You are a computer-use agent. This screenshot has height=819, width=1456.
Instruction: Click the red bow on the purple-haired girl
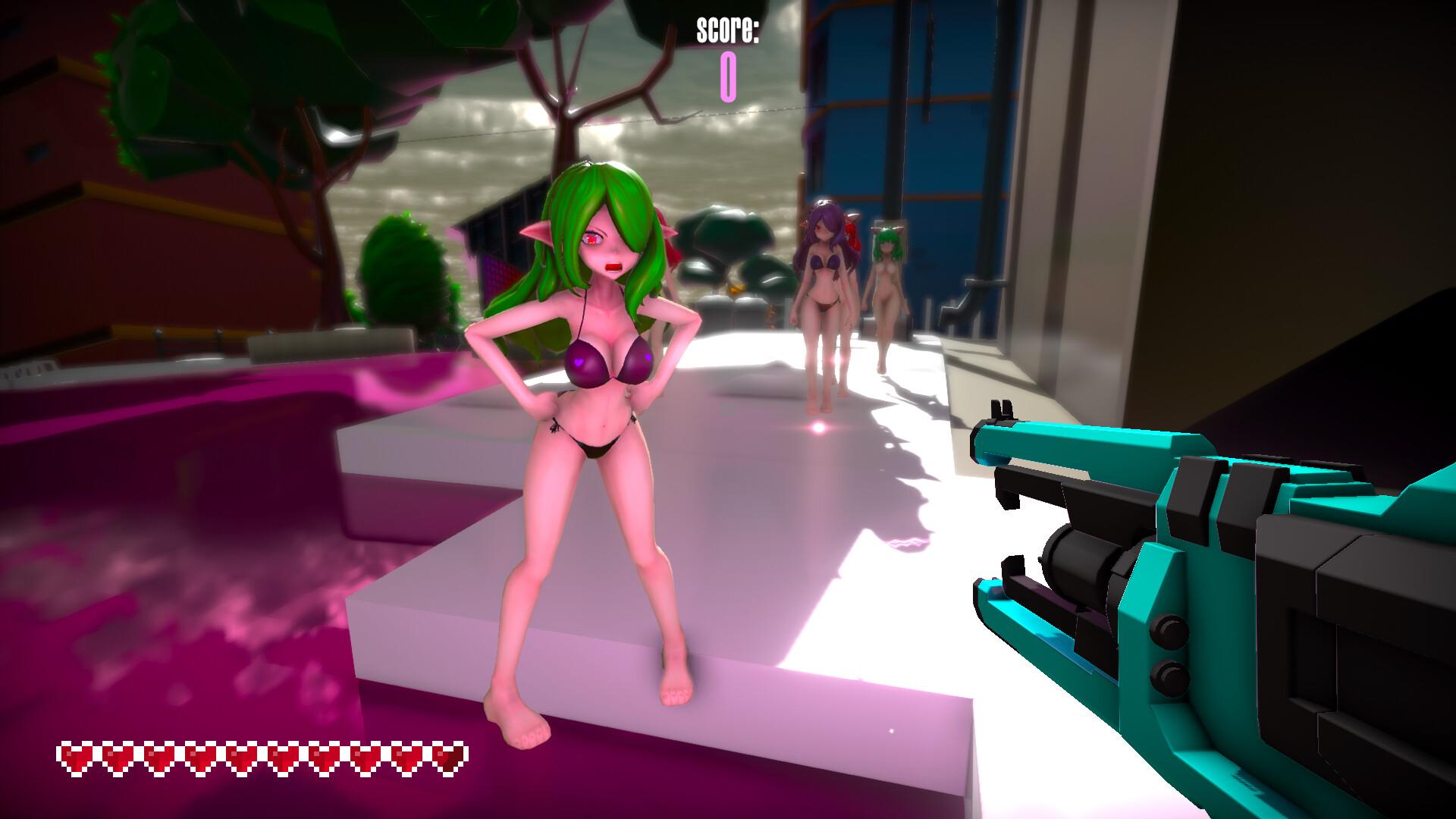(x=851, y=225)
